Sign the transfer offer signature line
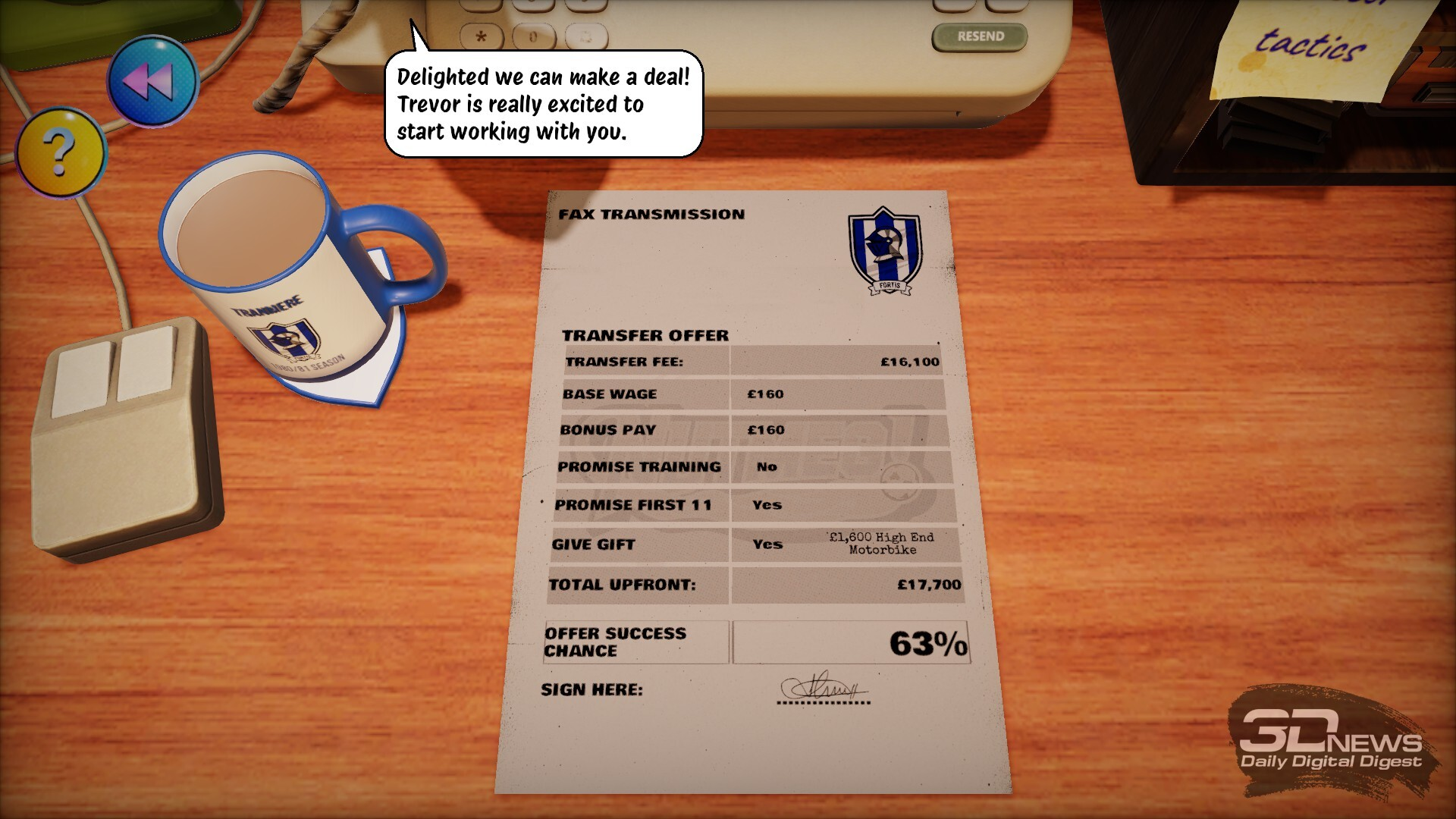Viewport: 1456px width, 819px height. [824, 689]
